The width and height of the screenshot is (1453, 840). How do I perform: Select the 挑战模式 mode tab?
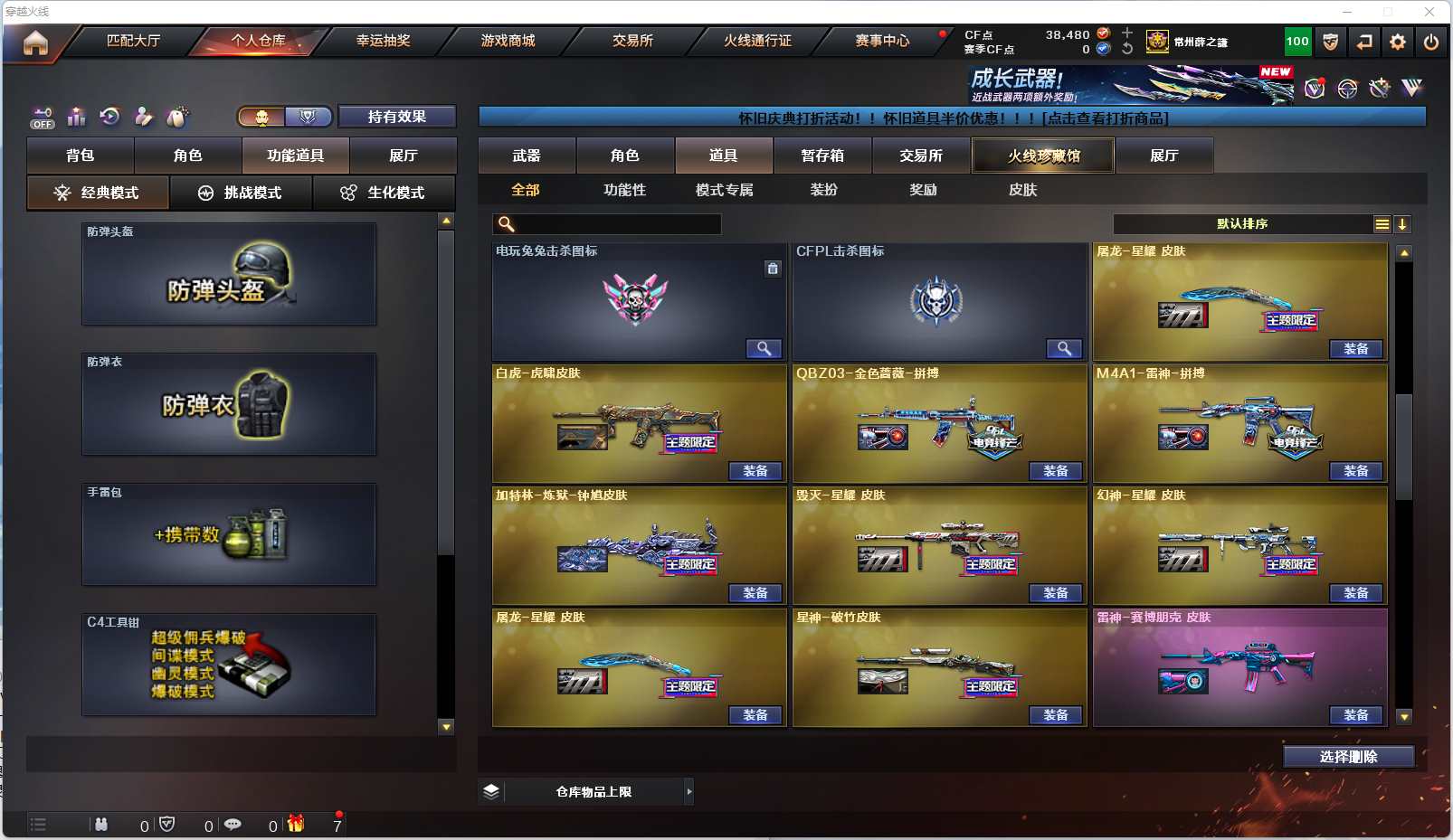point(241,193)
